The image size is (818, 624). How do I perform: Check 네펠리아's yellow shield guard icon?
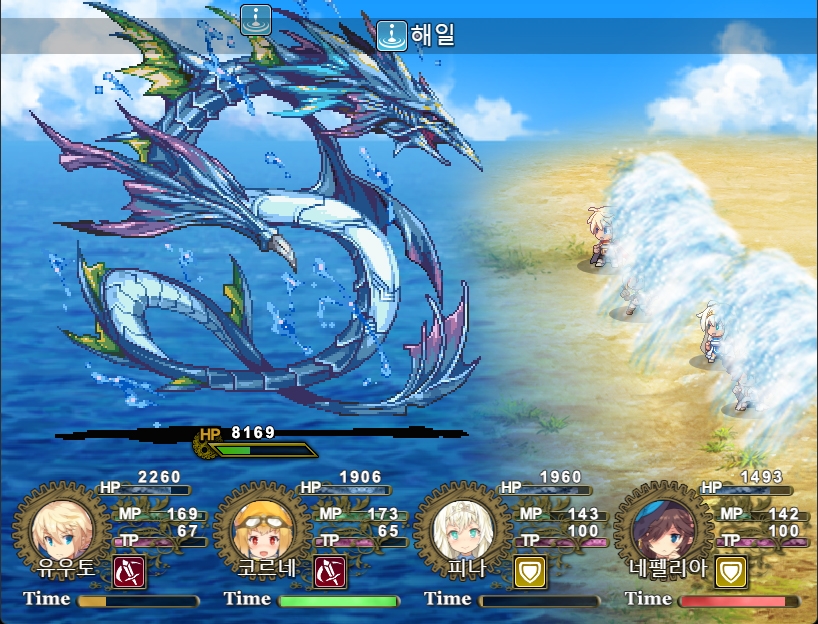click(731, 571)
